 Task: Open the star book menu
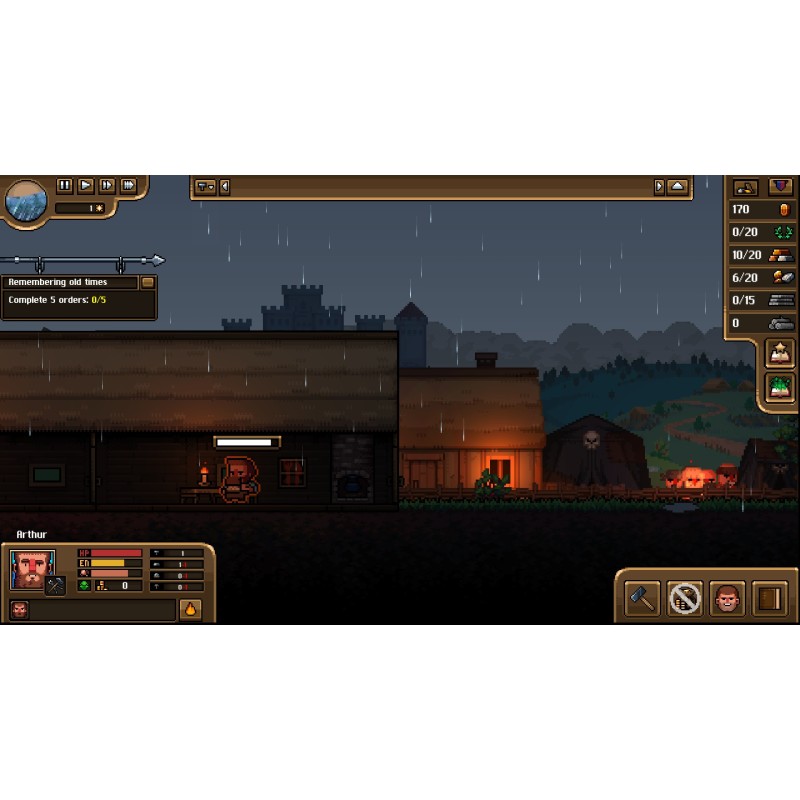point(780,353)
